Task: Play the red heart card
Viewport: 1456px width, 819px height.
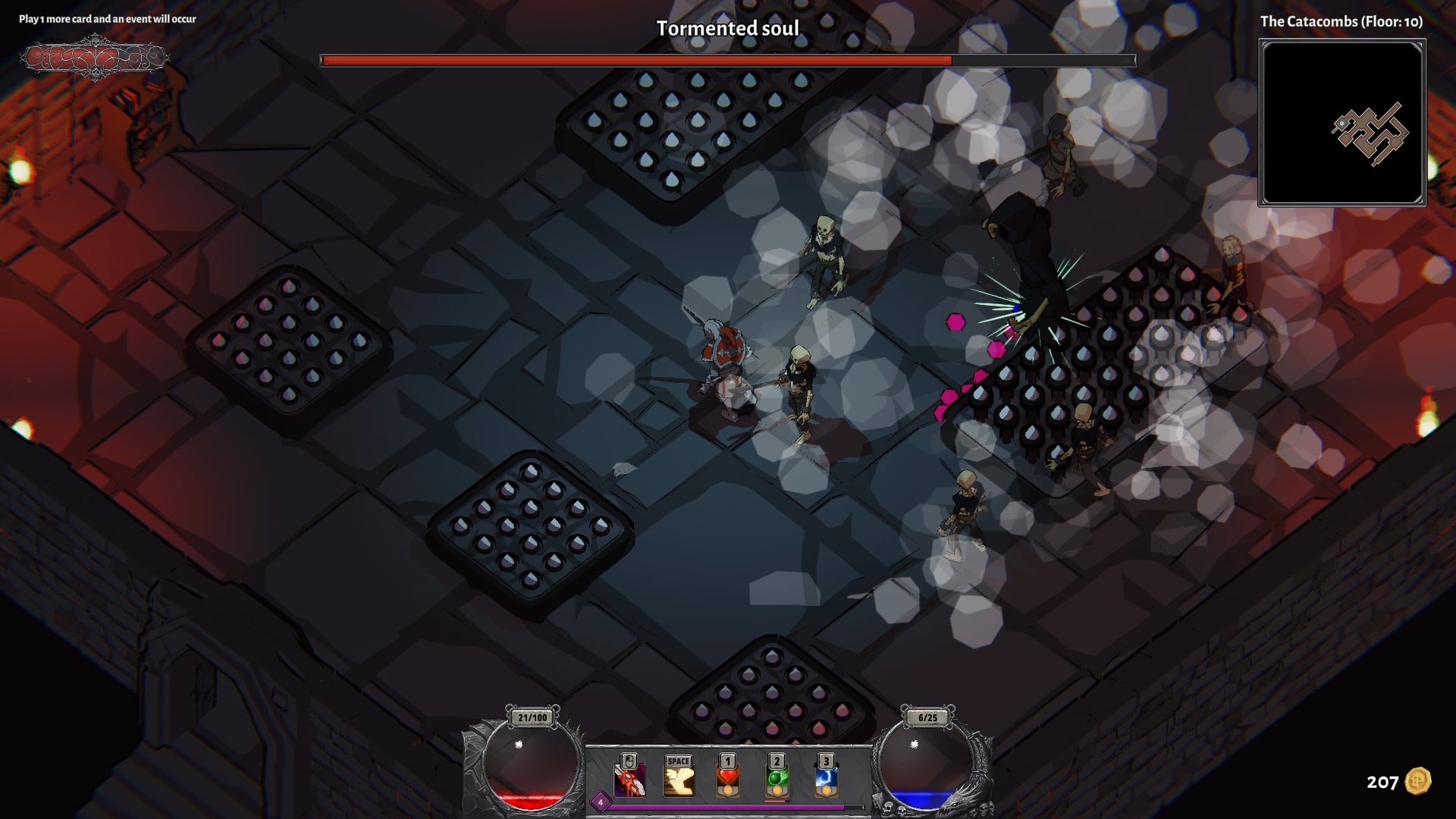Action: 728,780
